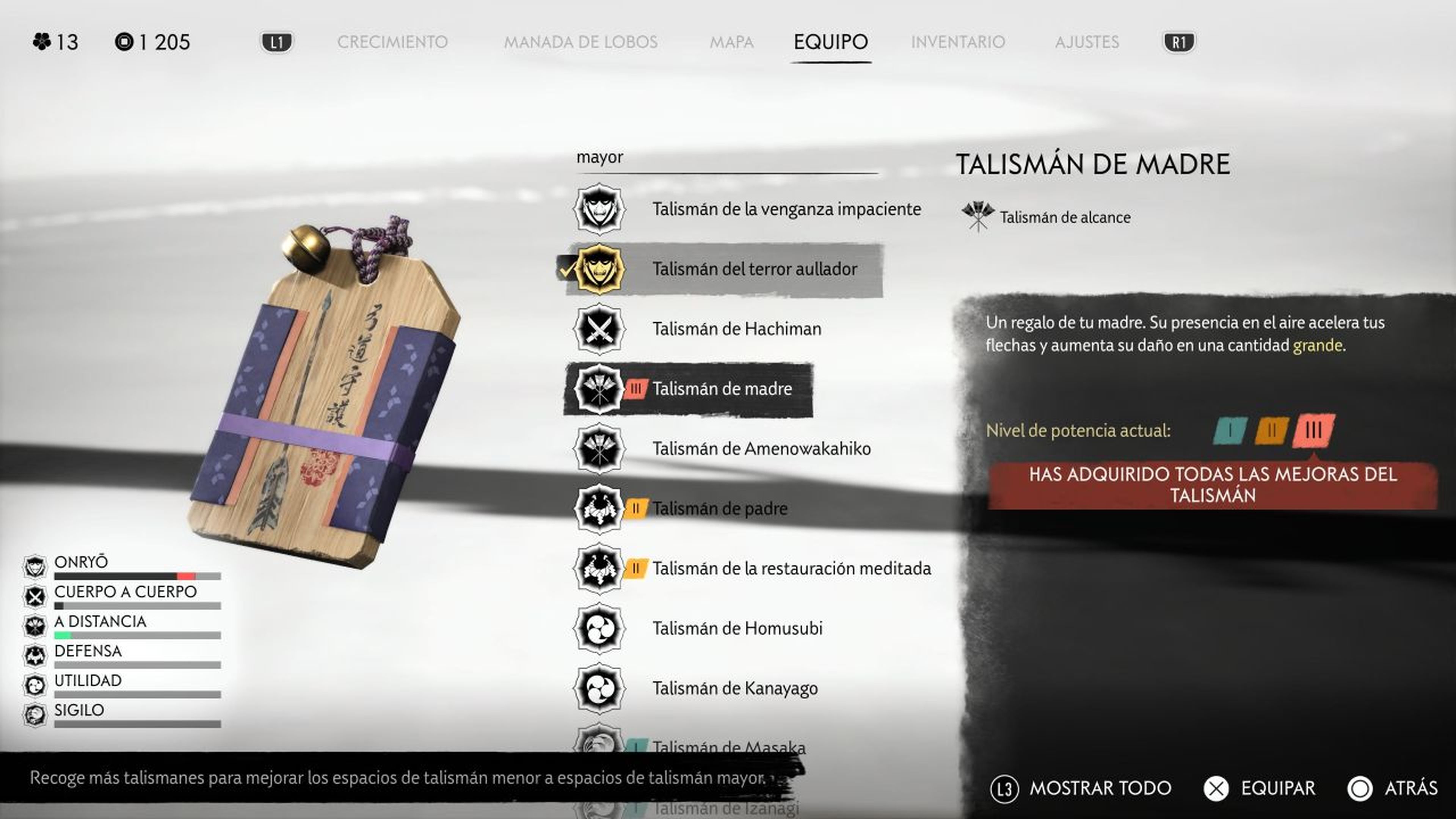Click the R1 shoulder button prompt
The height and width of the screenshot is (819, 1456).
click(x=1178, y=42)
